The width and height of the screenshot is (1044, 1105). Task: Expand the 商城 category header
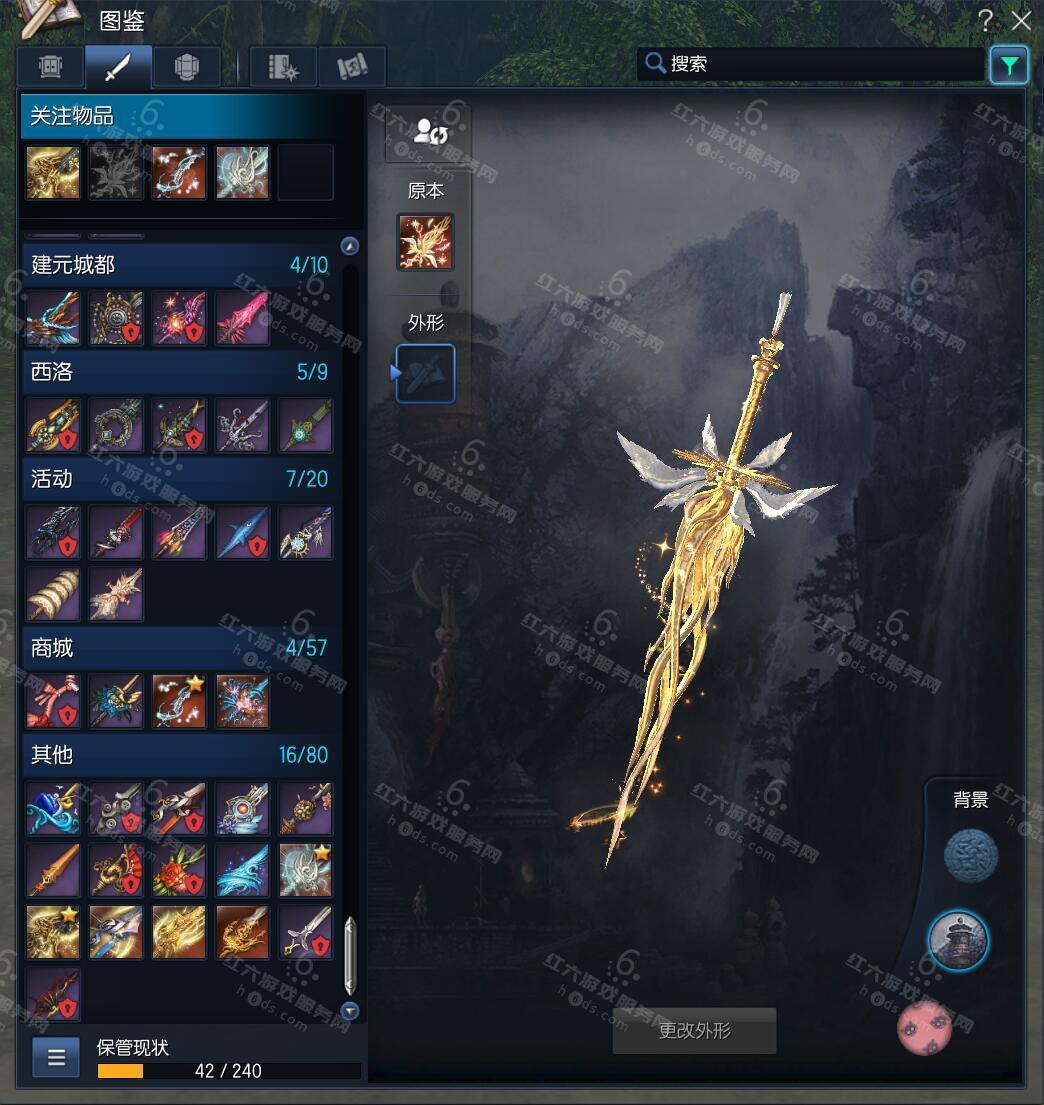pos(180,648)
